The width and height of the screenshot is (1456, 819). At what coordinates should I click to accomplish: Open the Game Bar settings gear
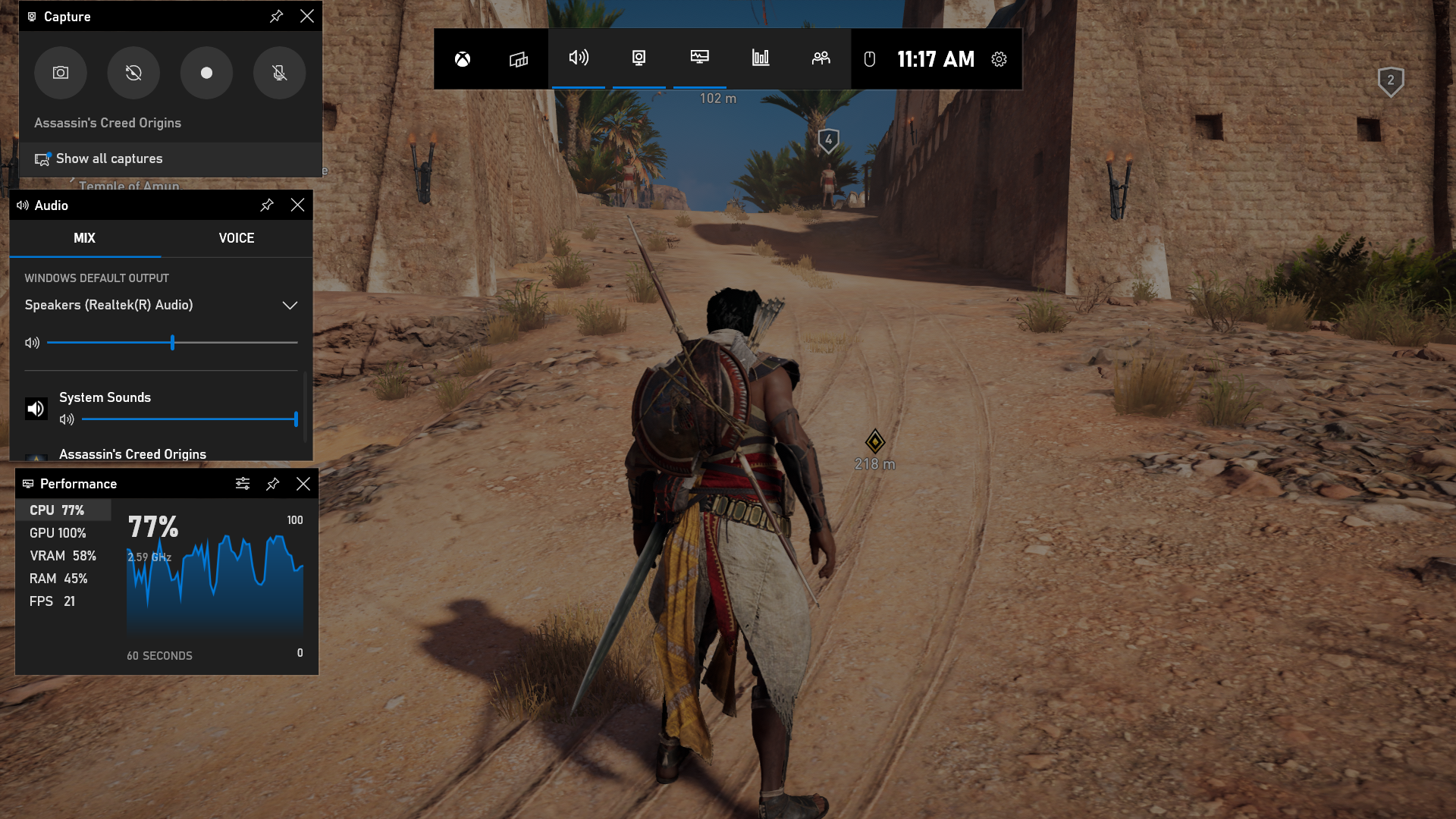click(999, 59)
